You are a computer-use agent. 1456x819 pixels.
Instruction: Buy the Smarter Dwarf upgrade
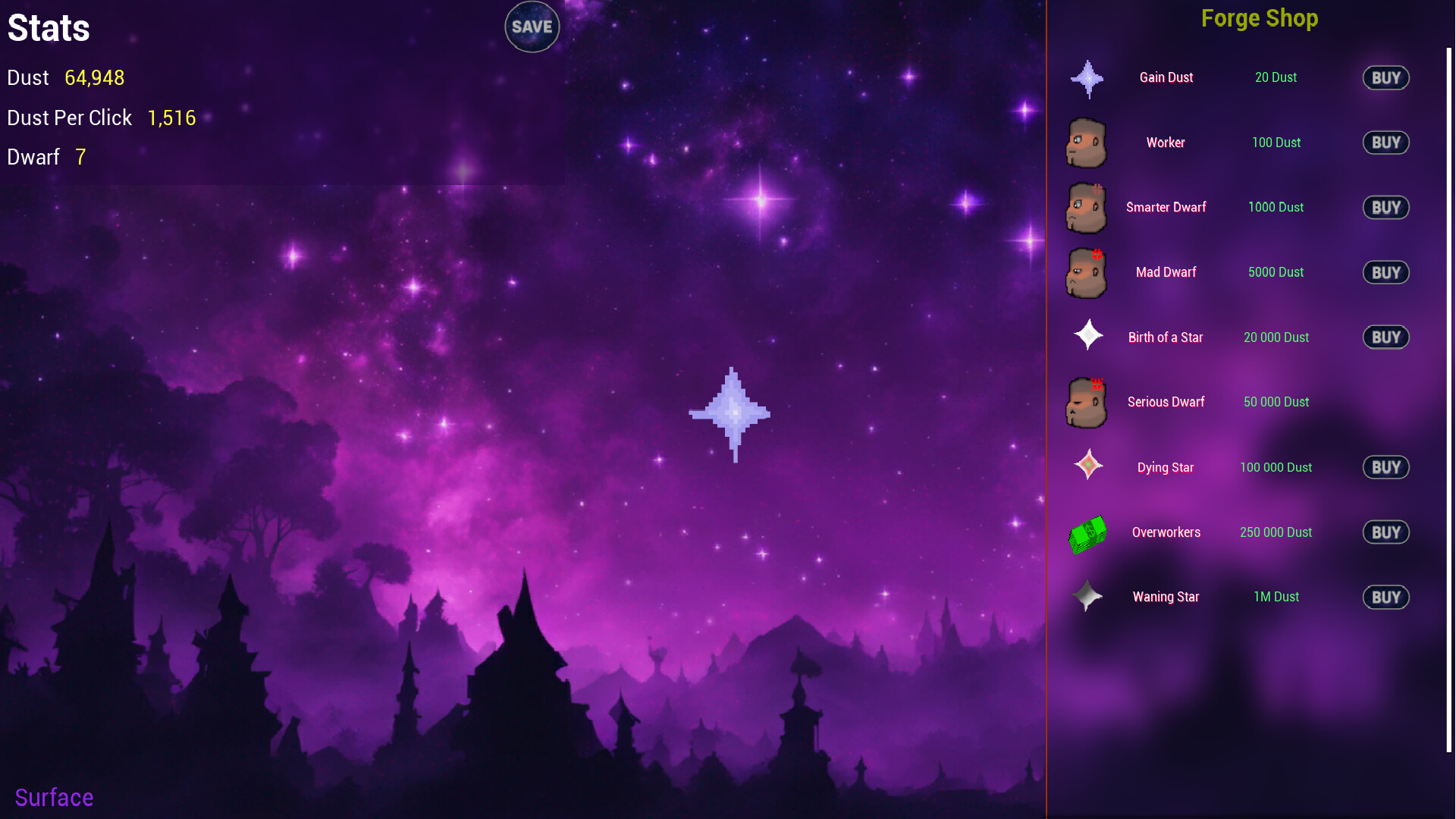(x=1385, y=207)
